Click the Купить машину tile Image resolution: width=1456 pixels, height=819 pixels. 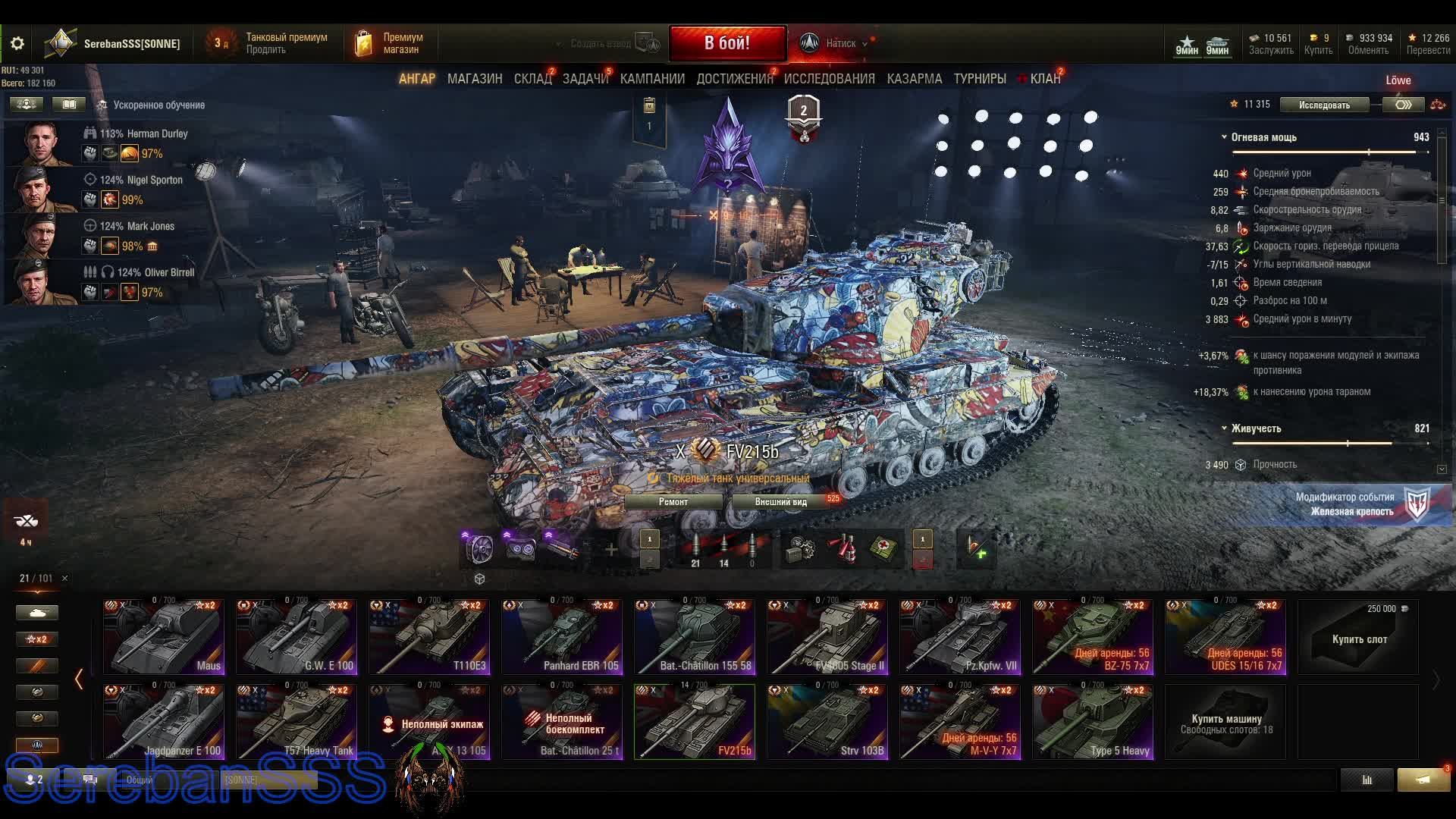pyautogui.click(x=1225, y=722)
